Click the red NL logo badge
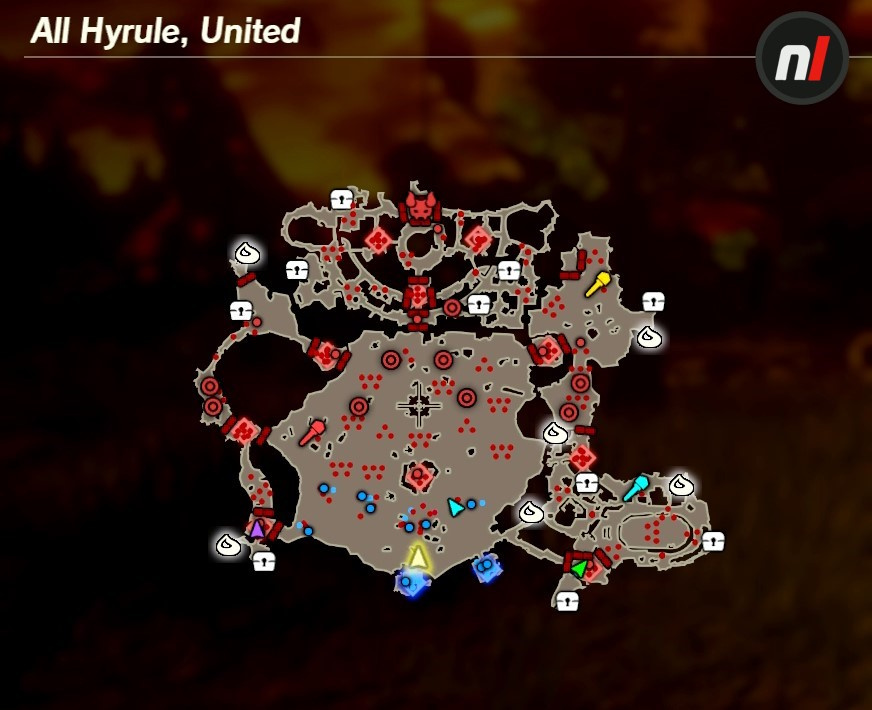This screenshot has width=872, height=710. click(802, 58)
